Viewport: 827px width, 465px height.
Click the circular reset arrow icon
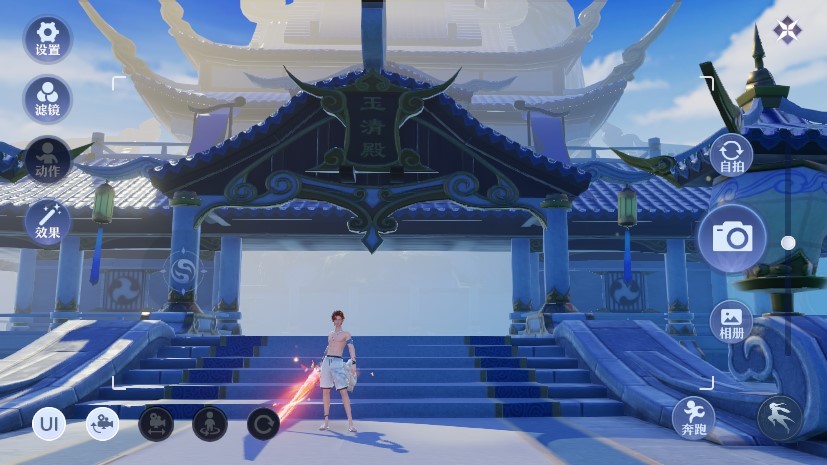pos(263,424)
